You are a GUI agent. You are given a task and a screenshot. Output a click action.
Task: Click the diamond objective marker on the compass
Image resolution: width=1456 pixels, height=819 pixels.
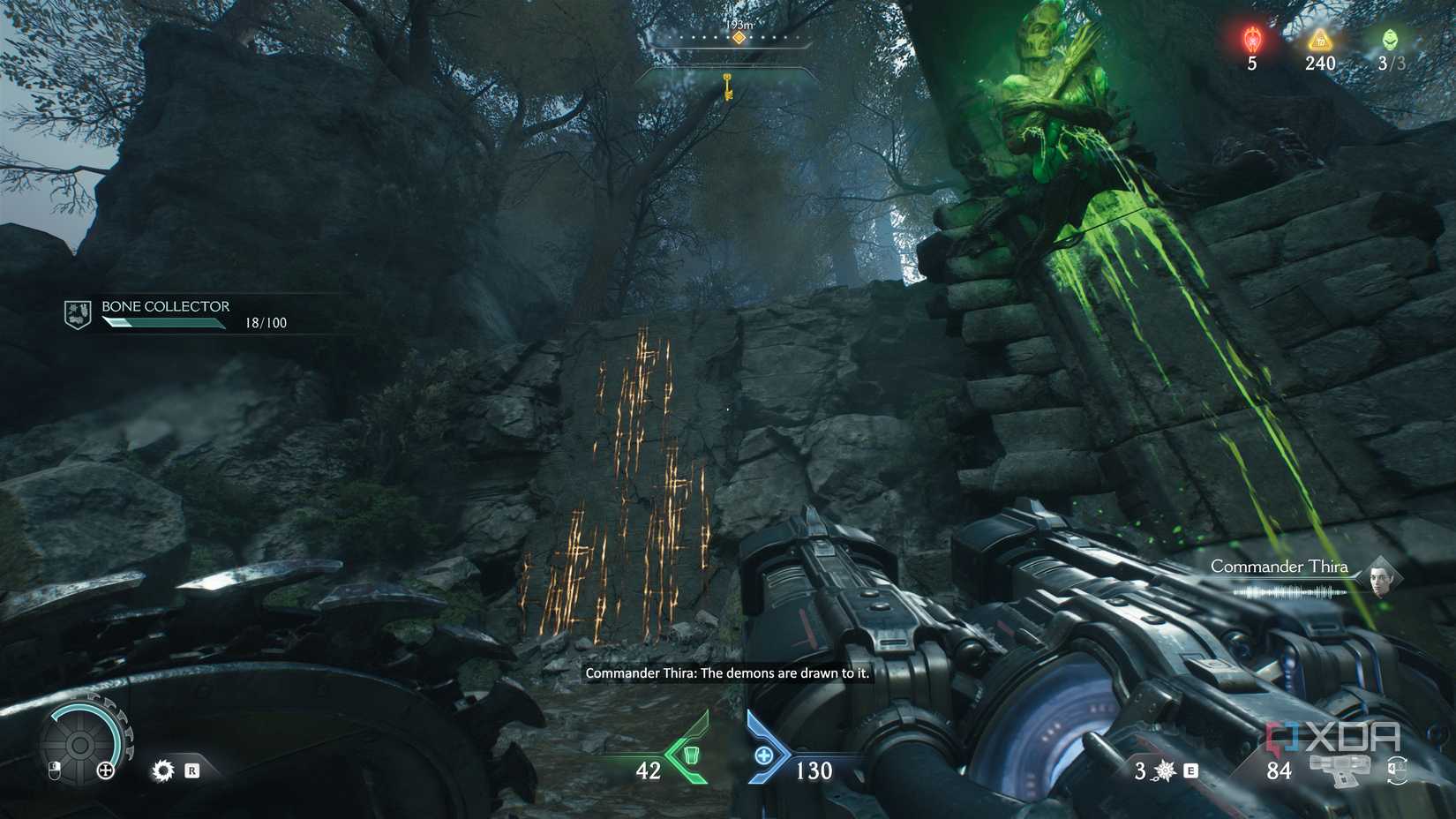pos(739,37)
